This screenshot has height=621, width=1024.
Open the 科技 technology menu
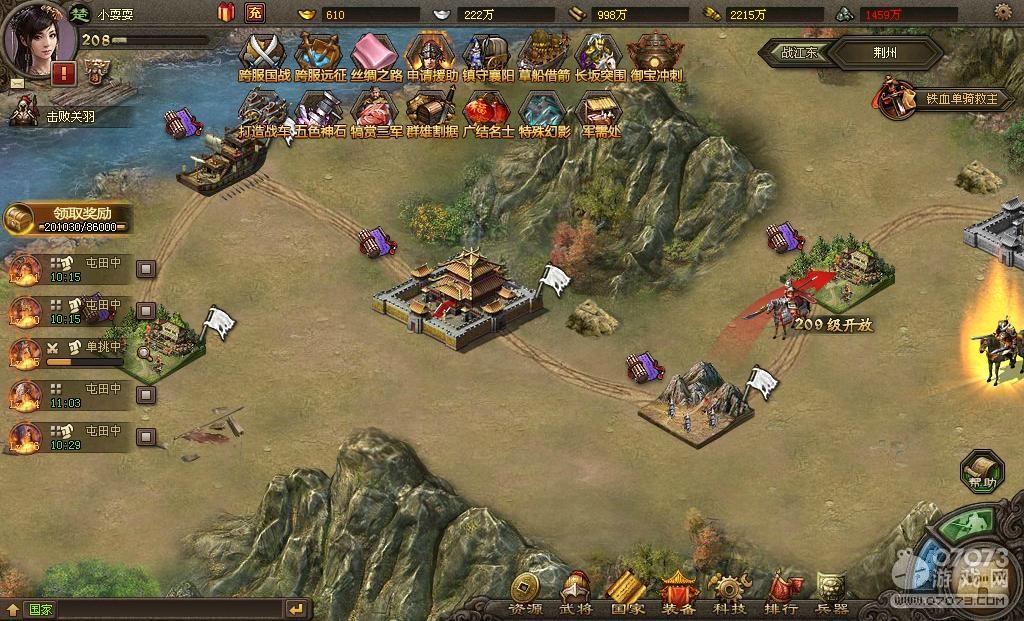point(728,593)
